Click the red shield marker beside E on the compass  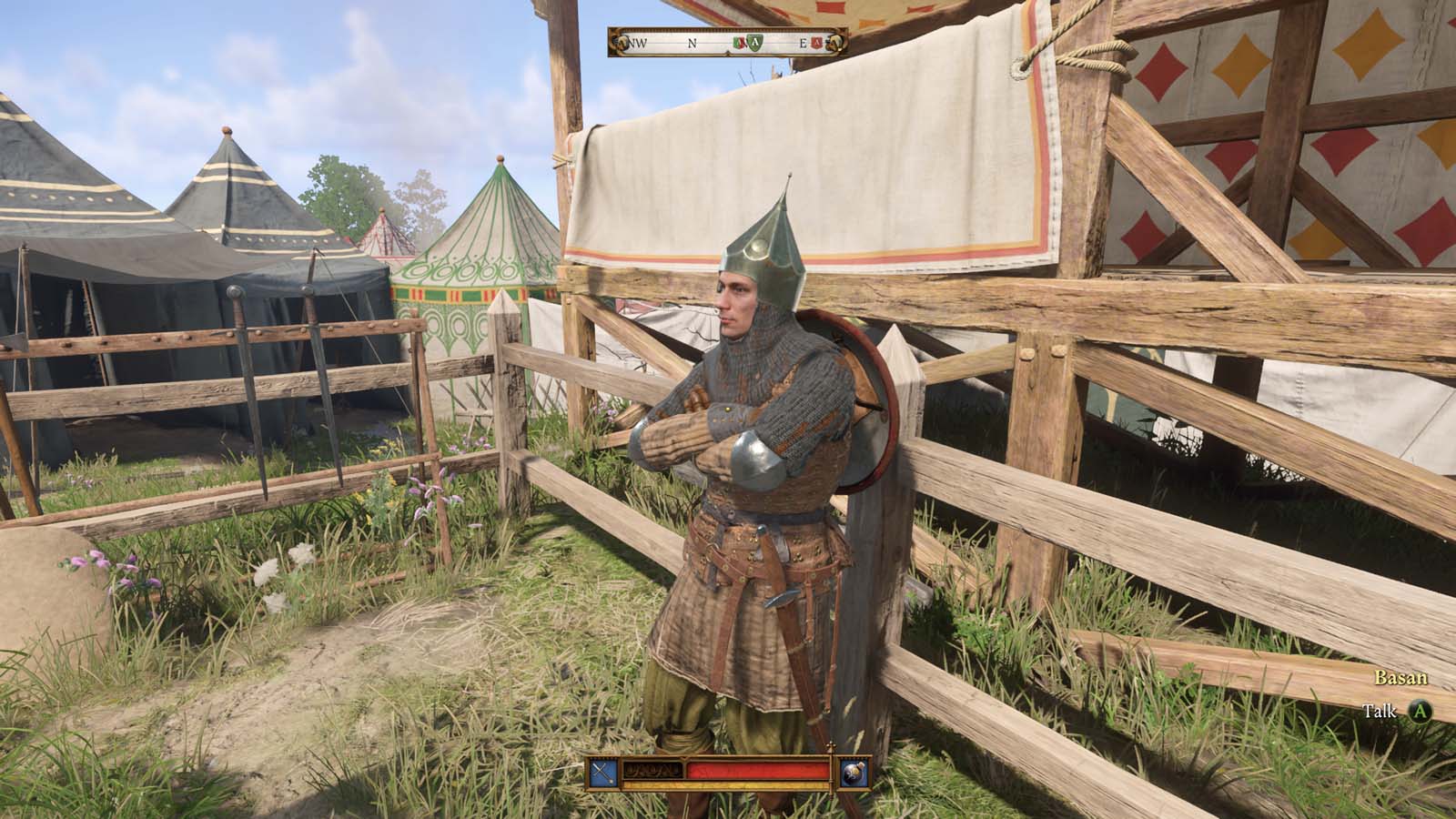pyautogui.click(x=817, y=42)
